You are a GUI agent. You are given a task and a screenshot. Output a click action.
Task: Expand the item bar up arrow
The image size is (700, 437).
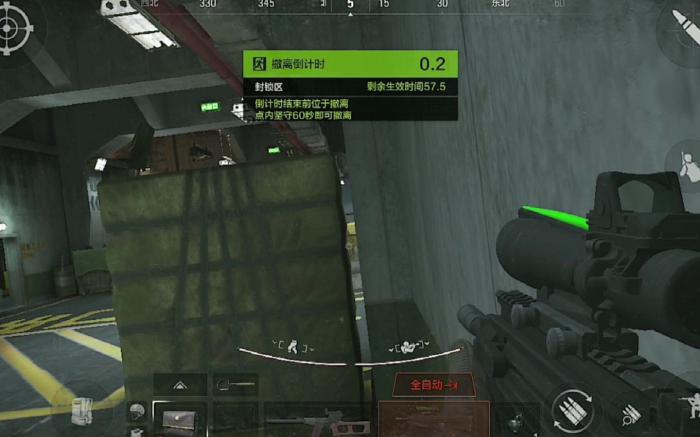point(180,384)
